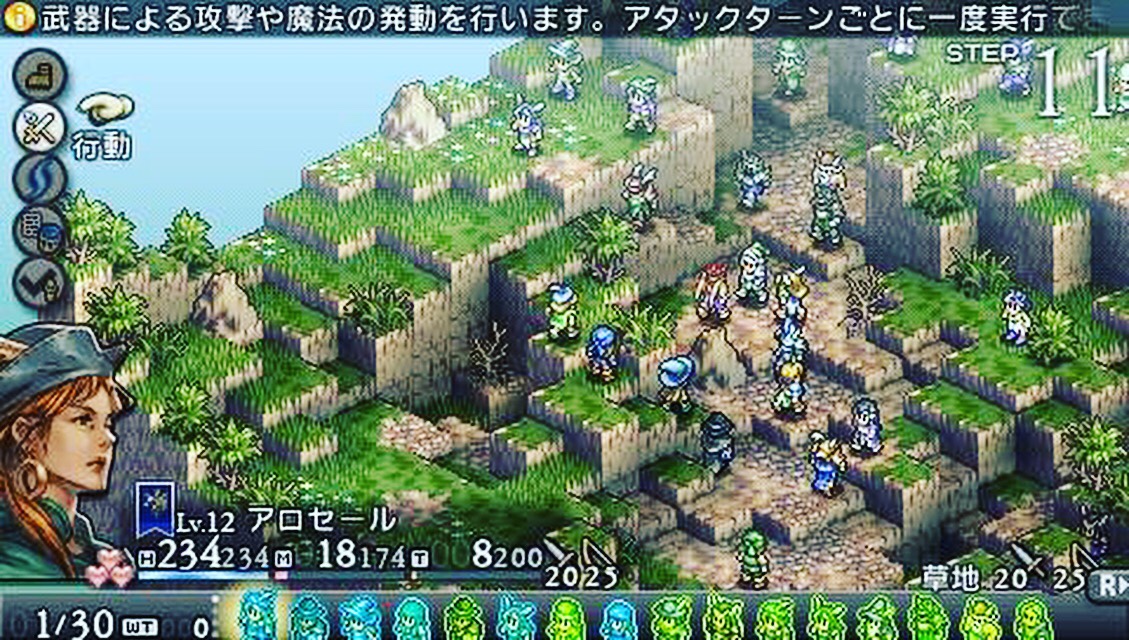This screenshot has height=640, width=1129.
Task: End the turn with the checkmark icon
Action: point(40,283)
